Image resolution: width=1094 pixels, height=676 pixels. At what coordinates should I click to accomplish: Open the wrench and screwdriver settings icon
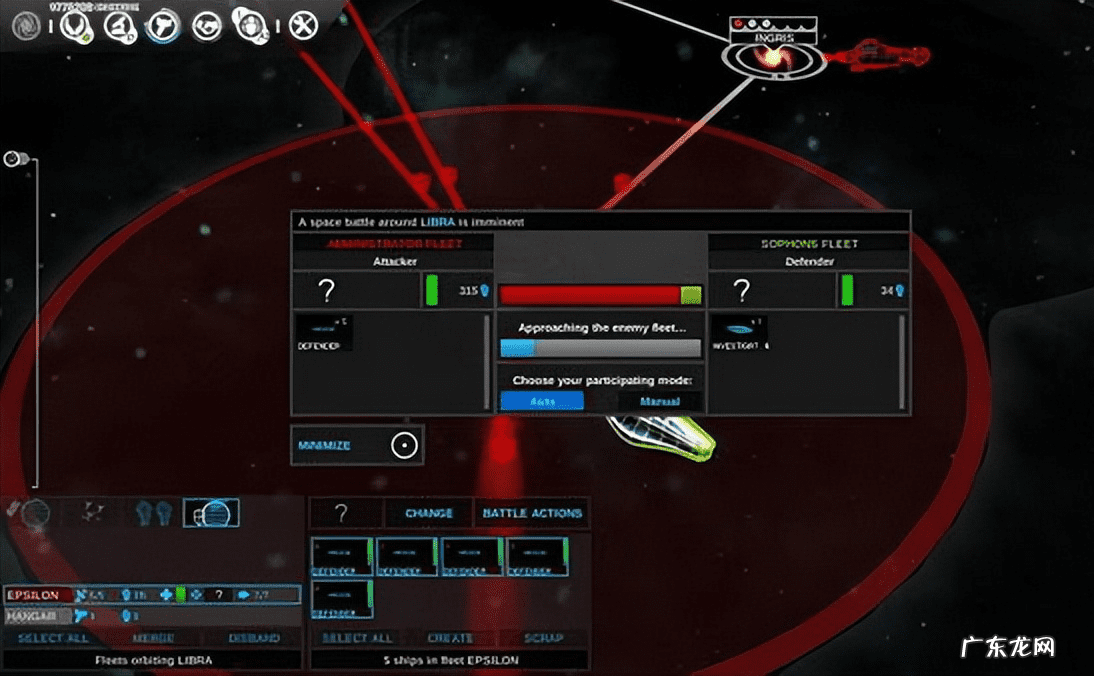click(303, 25)
